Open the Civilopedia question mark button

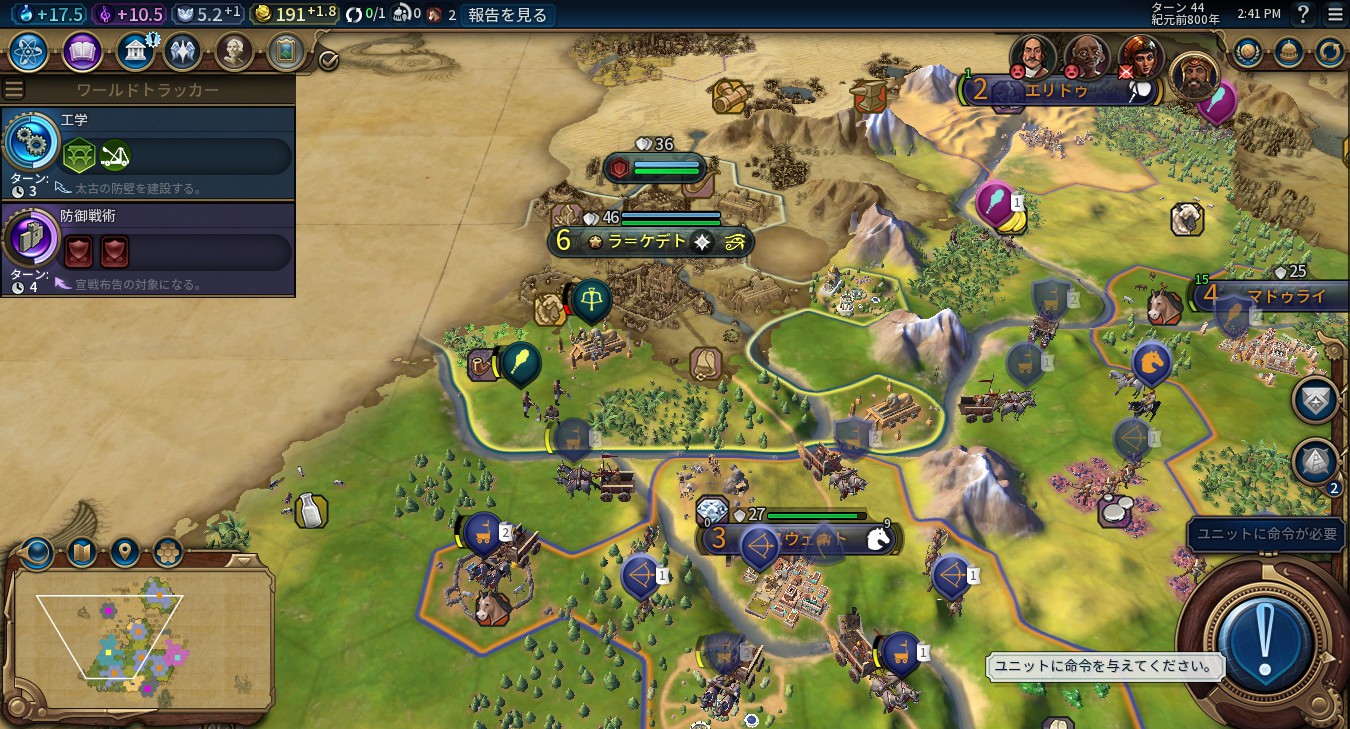[x=1303, y=14]
